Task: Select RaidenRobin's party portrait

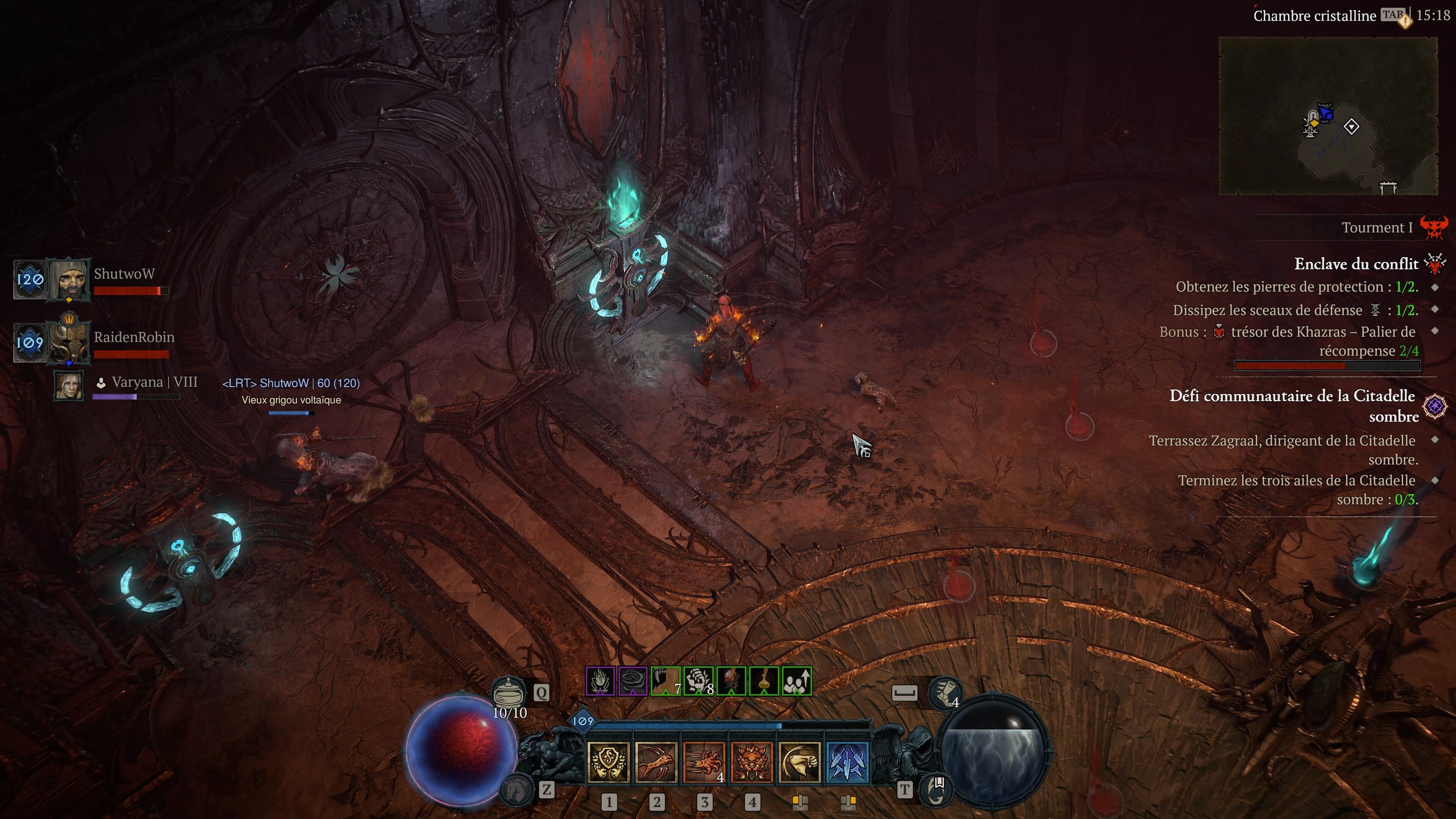Action: (x=69, y=342)
